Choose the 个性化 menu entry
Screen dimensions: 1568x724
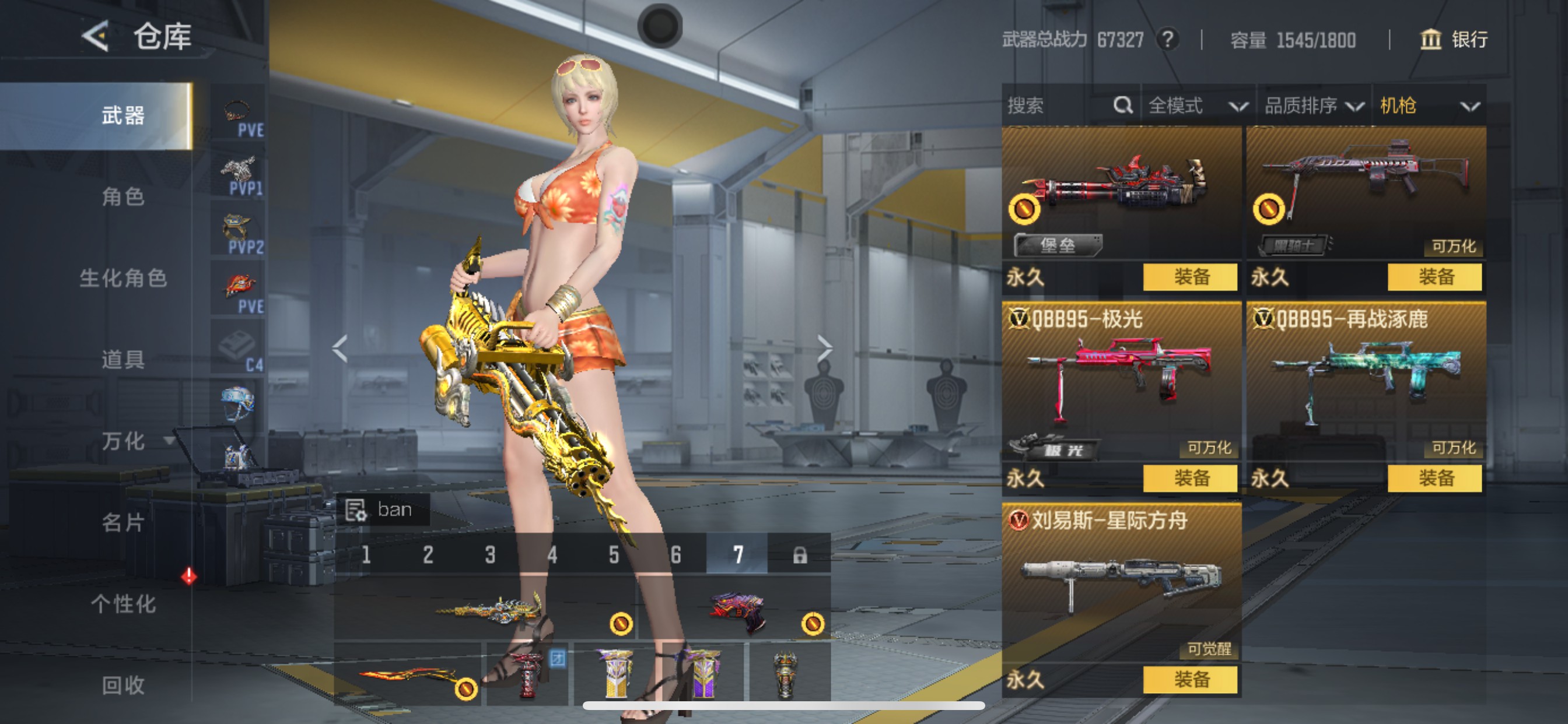click(123, 604)
